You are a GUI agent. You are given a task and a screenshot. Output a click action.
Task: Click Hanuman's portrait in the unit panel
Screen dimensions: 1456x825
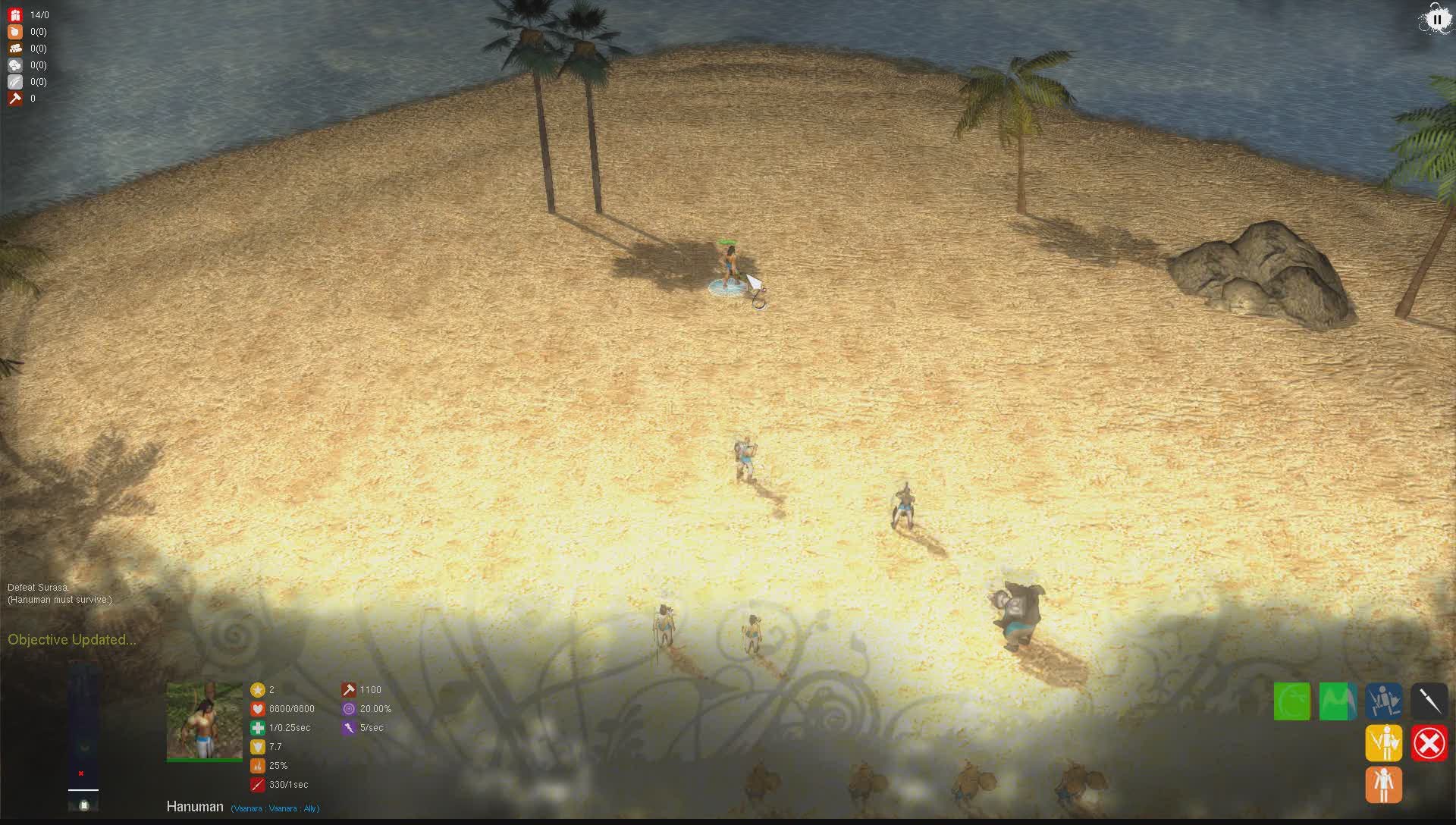pos(203,720)
